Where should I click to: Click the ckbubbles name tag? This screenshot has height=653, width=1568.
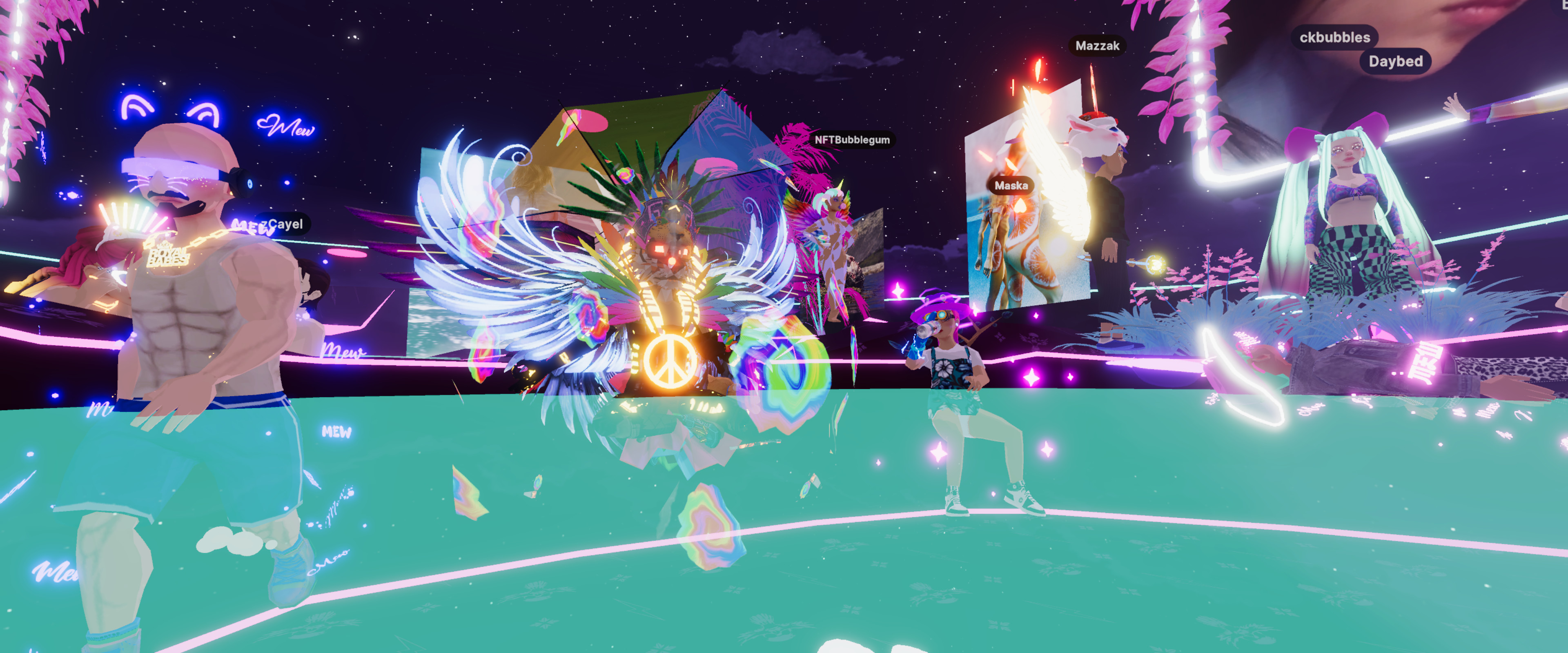click(1334, 37)
